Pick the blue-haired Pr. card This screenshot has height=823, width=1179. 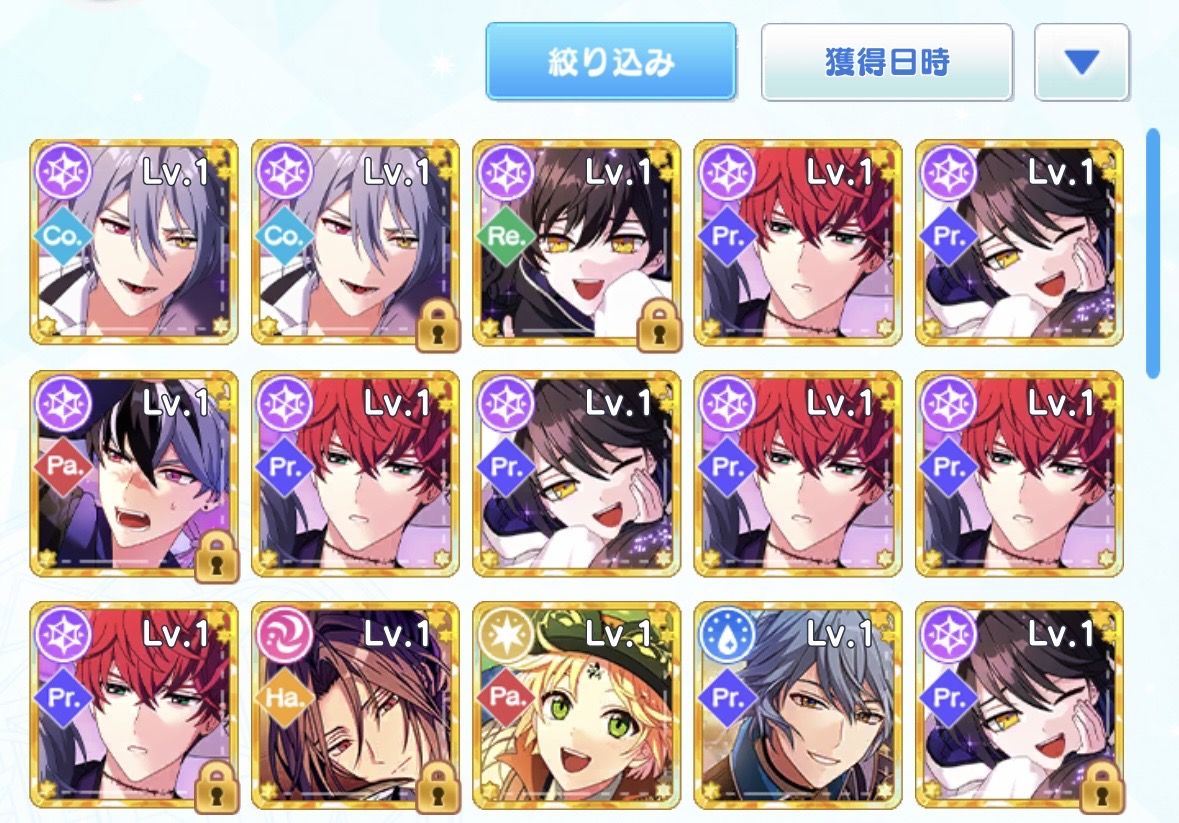point(798,704)
